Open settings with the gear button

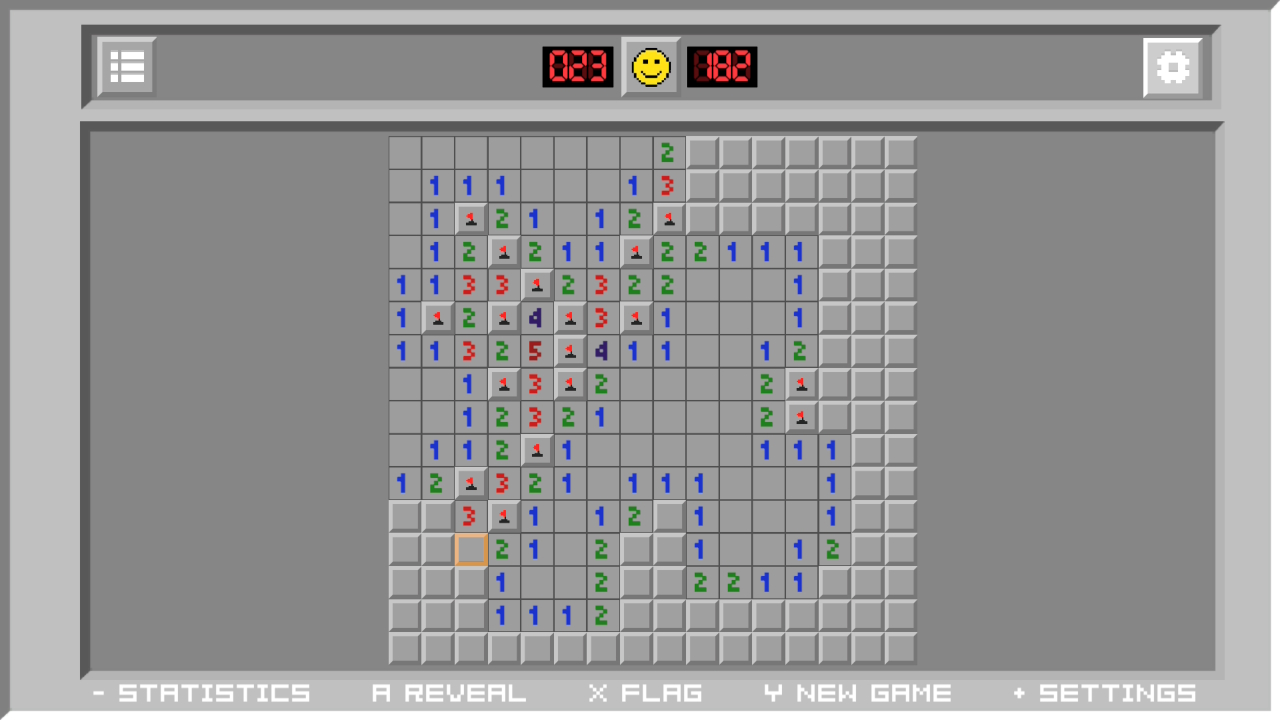click(1172, 67)
